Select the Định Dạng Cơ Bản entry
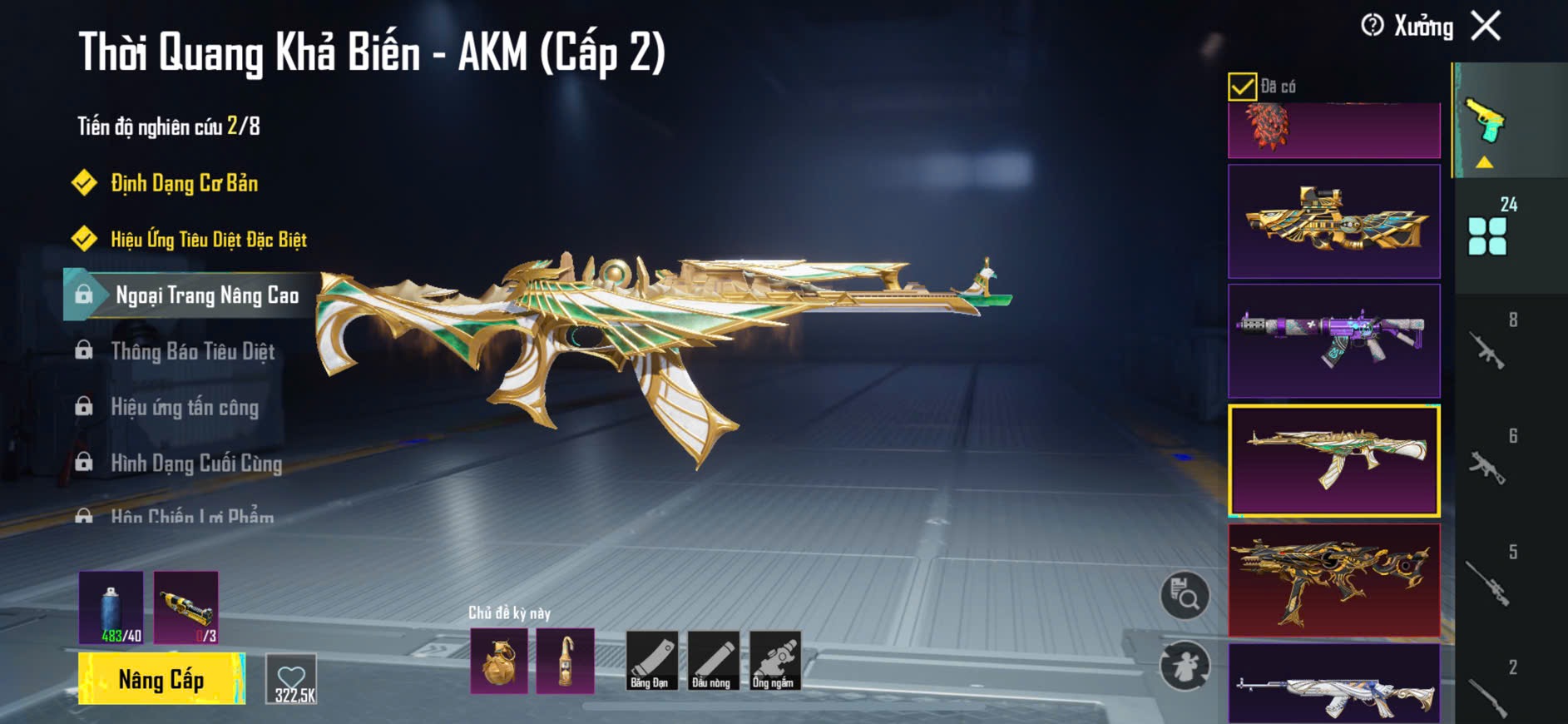This screenshot has height=724, width=1568. pyautogui.click(x=184, y=183)
